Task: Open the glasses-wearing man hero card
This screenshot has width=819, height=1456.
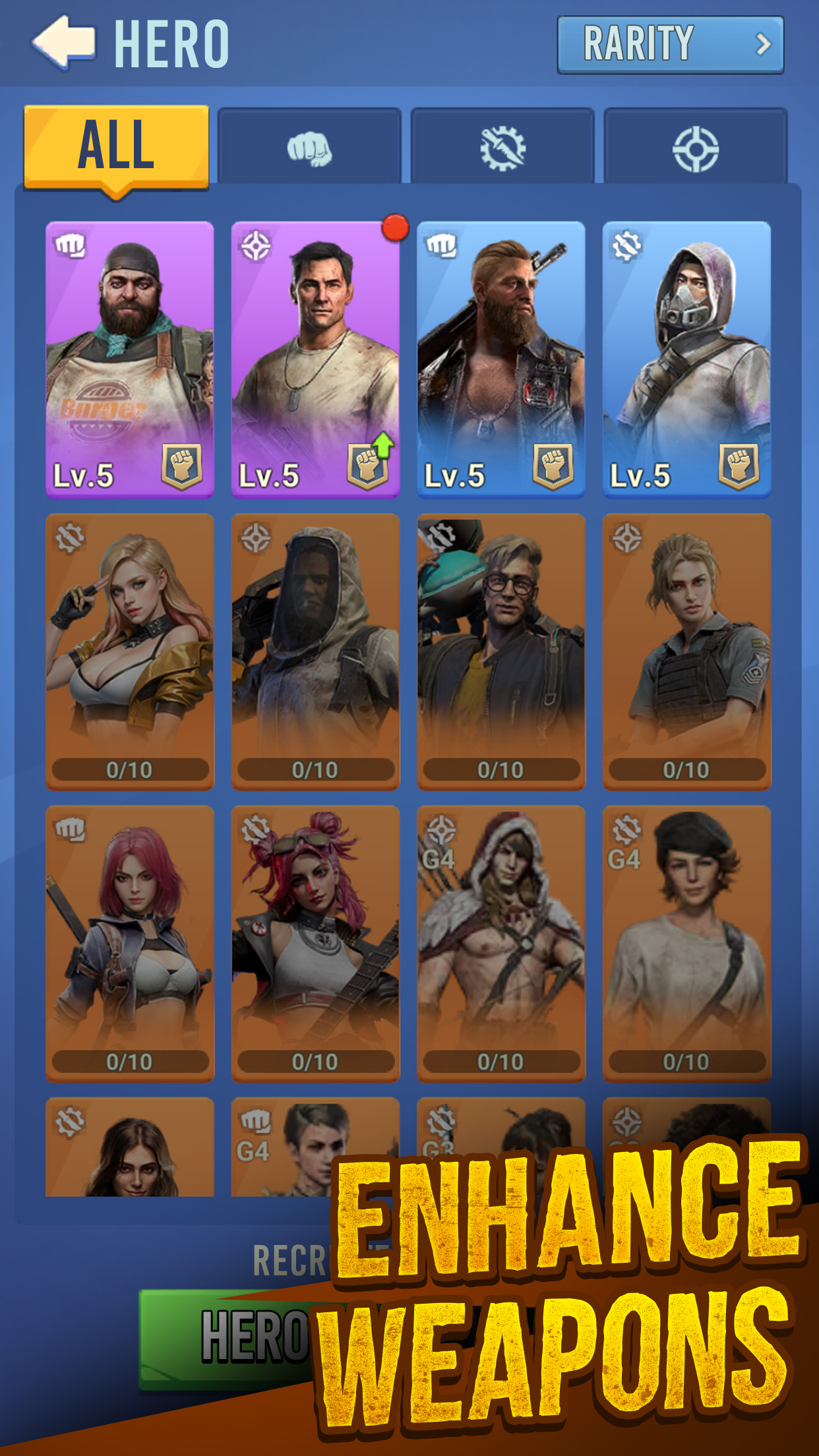Action: coord(501,651)
